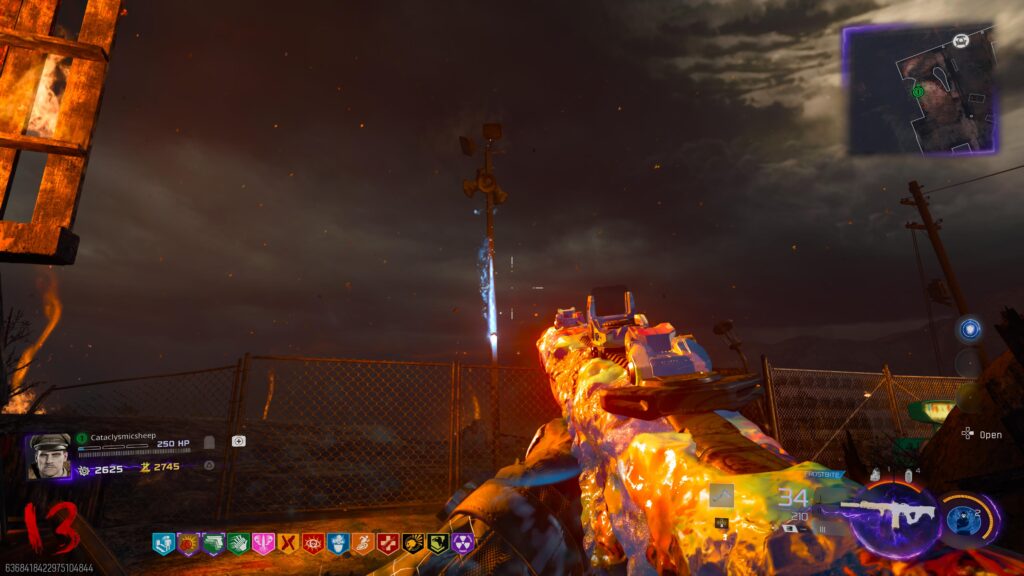Select the yellow Double Tap X perk icon

pyautogui.click(x=288, y=544)
